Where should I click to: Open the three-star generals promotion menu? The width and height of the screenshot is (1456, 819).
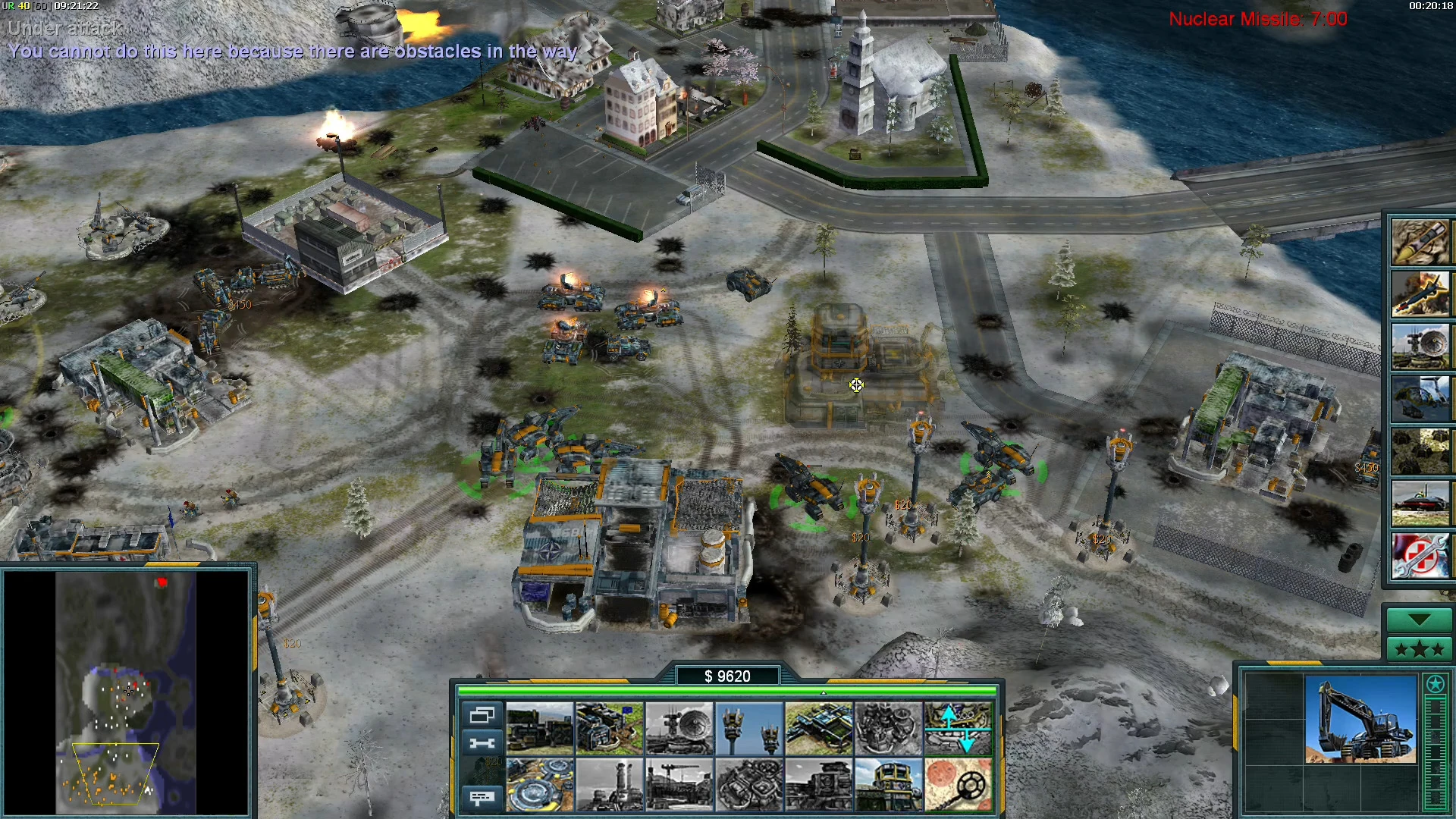click(x=1420, y=649)
